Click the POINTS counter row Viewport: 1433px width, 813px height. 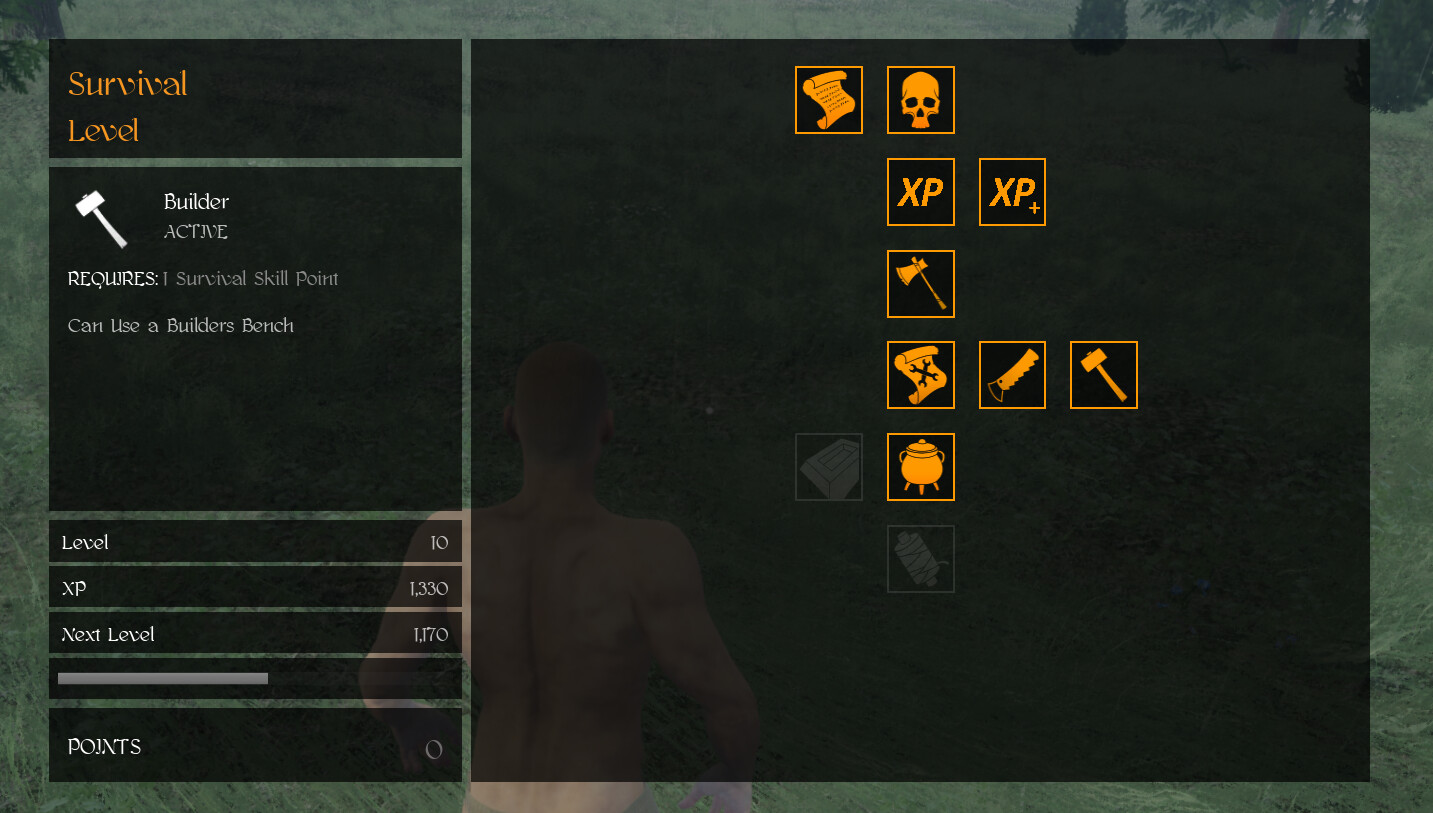point(255,745)
